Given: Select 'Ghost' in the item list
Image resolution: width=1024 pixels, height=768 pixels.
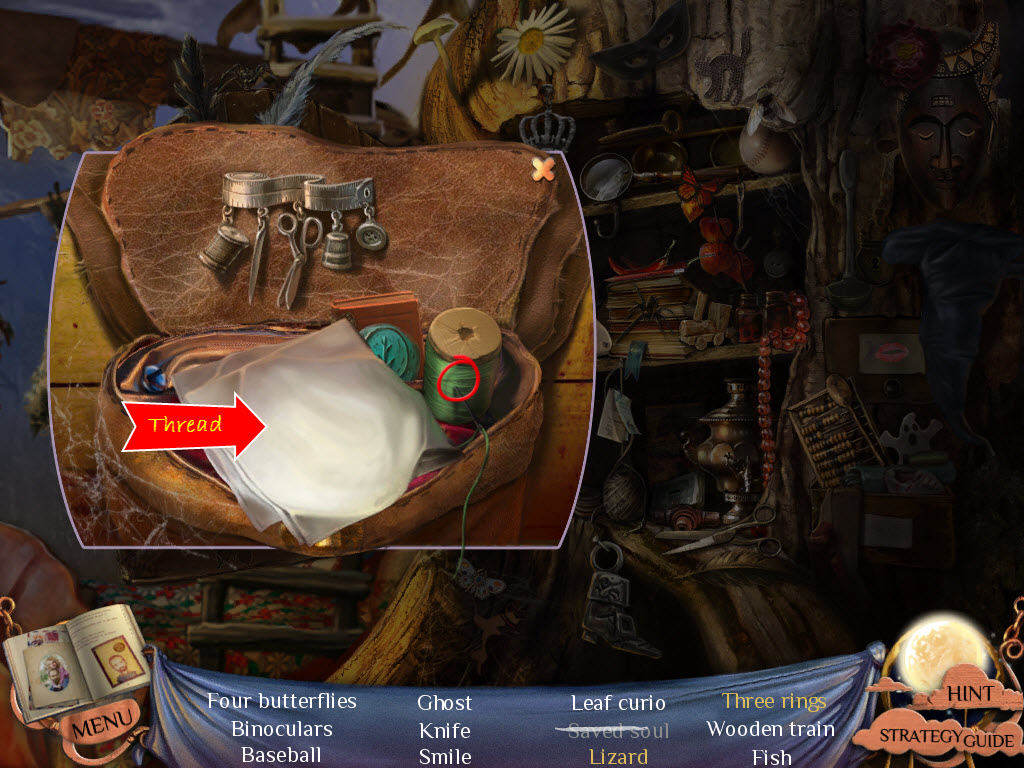Looking at the screenshot, I should [445, 703].
